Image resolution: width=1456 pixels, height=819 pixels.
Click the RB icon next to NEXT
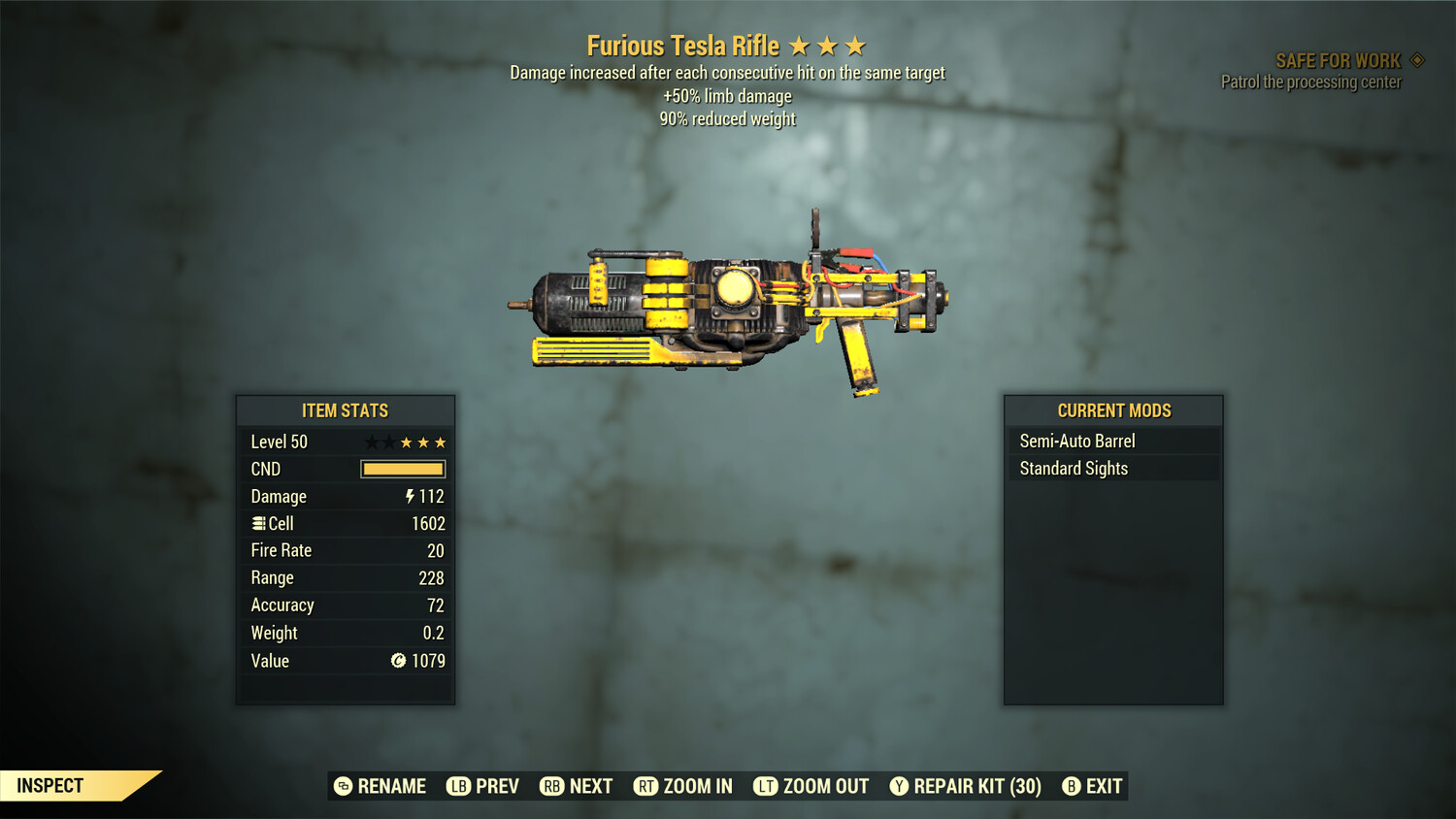pyautogui.click(x=553, y=786)
